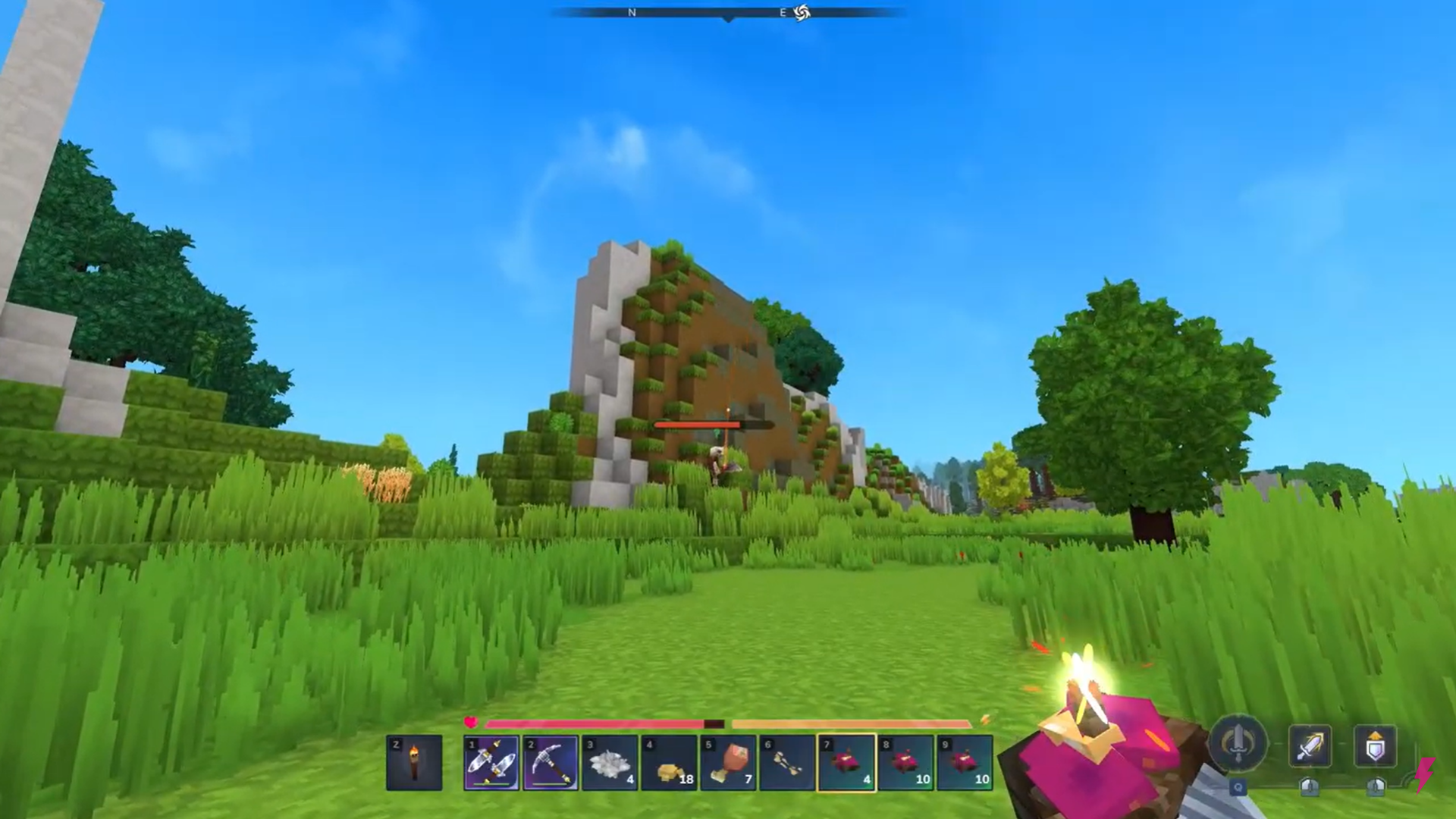Click the N marker on the compass
The width and height of the screenshot is (1456, 819).
[x=632, y=13]
